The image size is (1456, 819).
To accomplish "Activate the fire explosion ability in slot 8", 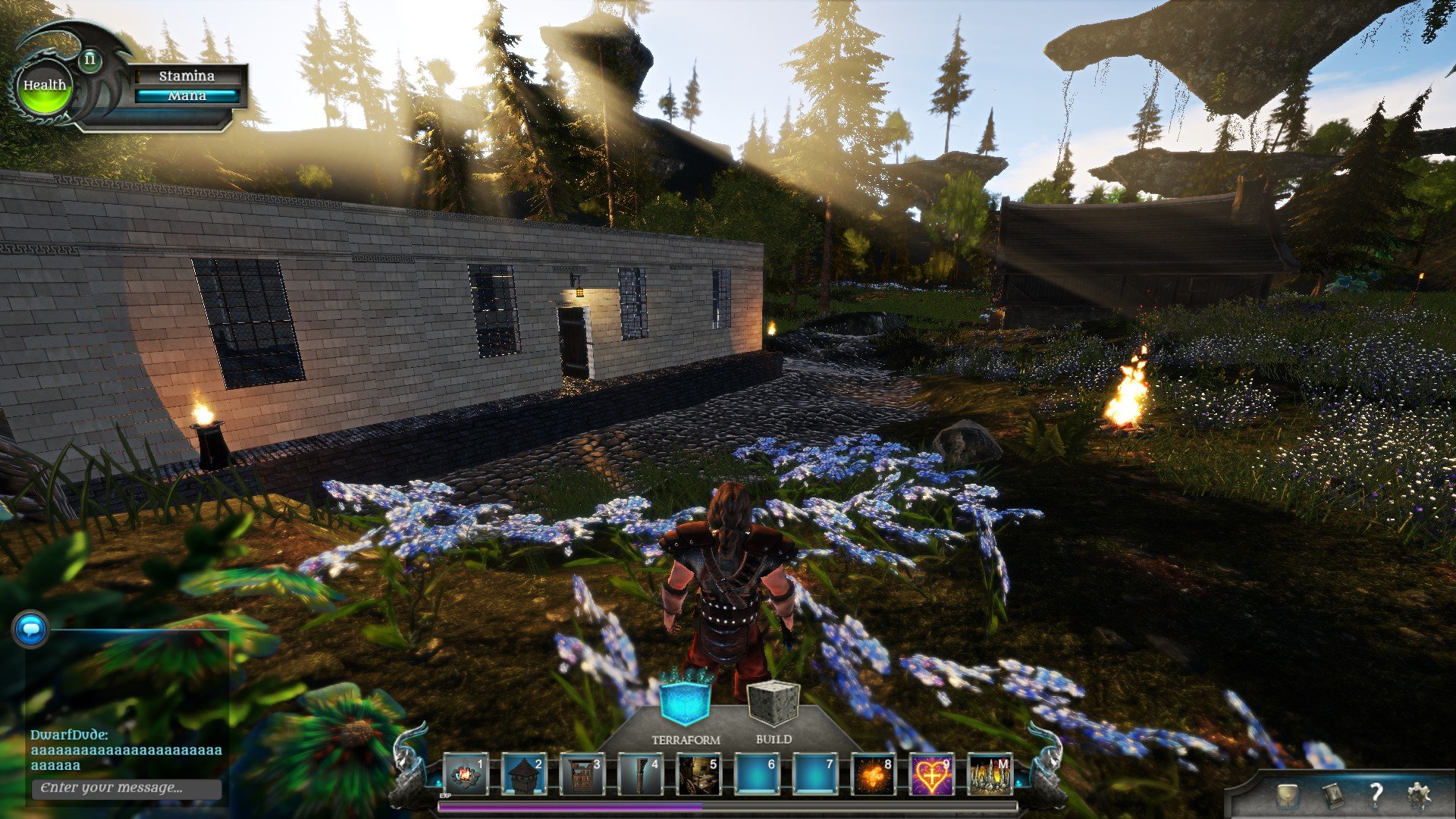I will coord(874,775).
